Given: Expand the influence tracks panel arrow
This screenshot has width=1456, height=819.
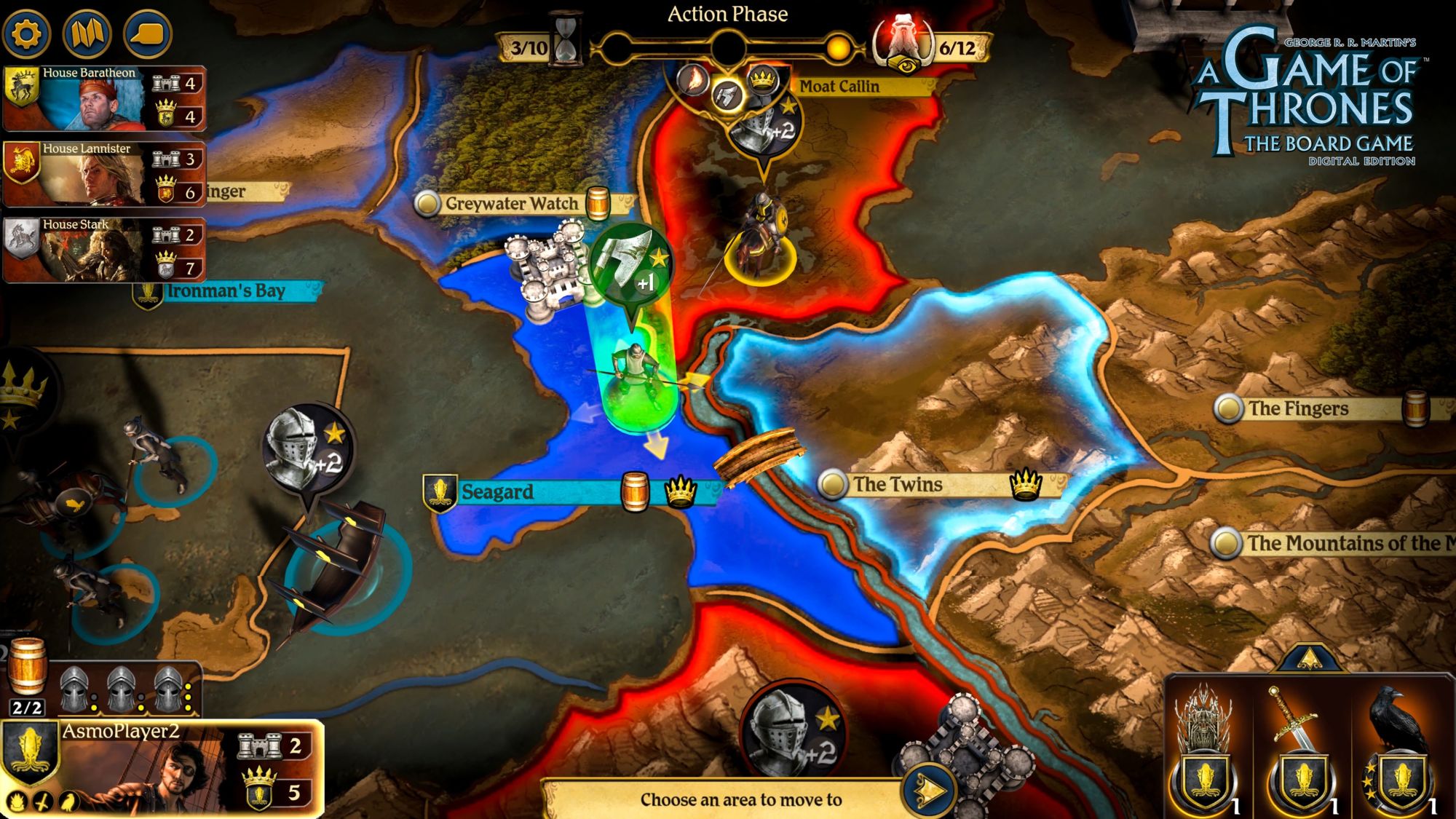Looking at the screenshot, I should click(x=1308, y=658).
